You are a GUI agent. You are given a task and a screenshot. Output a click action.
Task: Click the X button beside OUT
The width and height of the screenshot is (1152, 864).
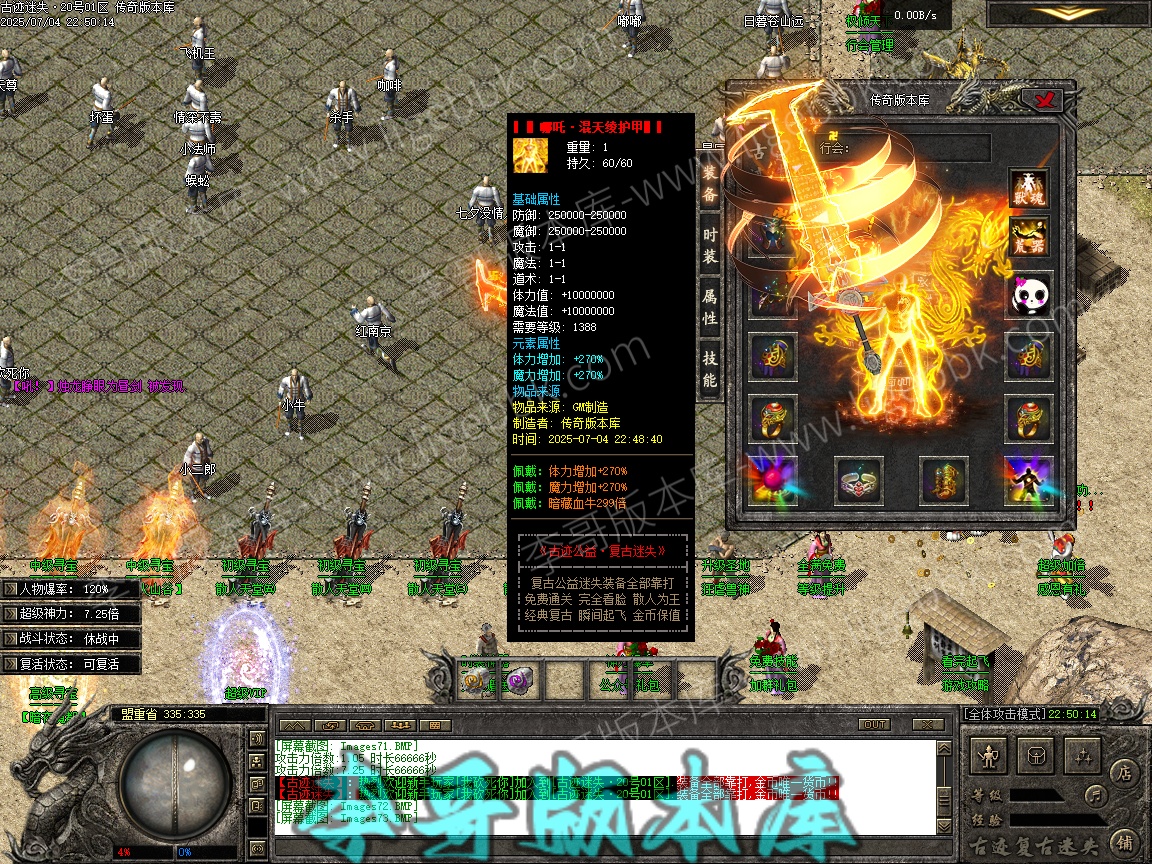pyautogui.click(x=927, y=725)
